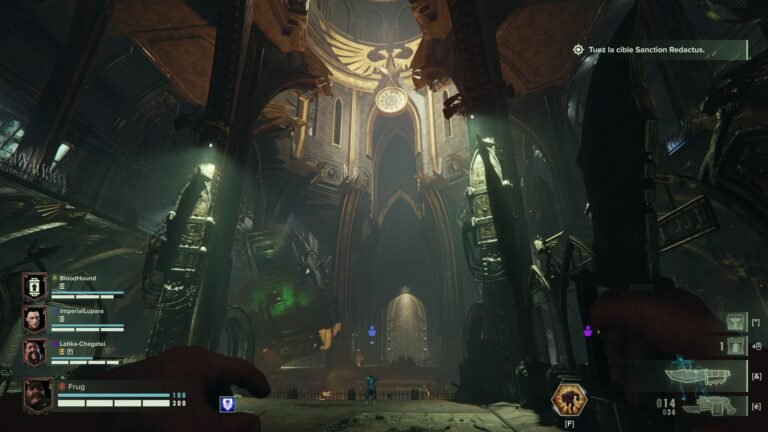Select the winged skull item slot
Viewport: 768px width, 432px height.
point(736,321)
